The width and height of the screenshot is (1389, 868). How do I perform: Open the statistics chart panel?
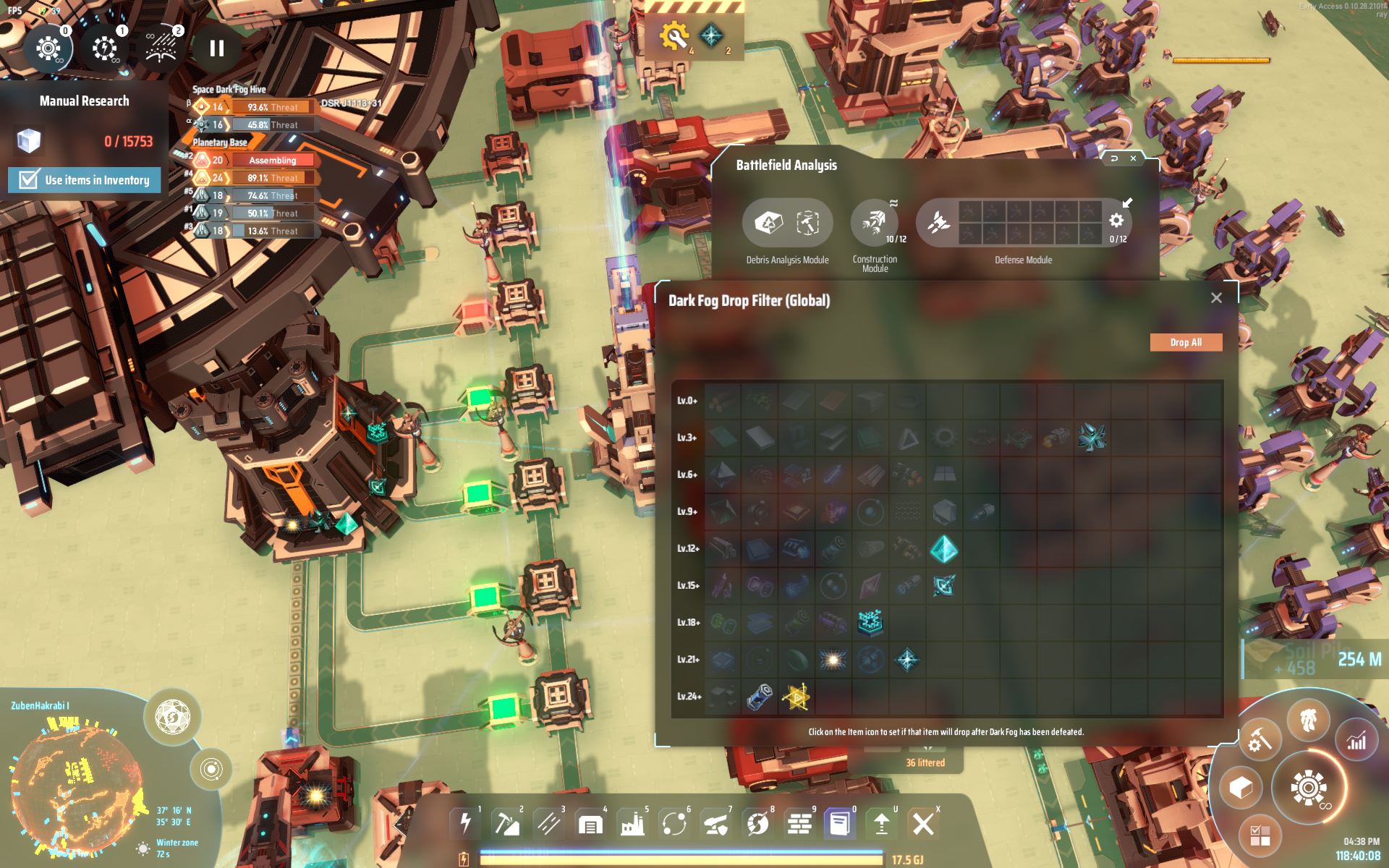(x=1356, y=740)
